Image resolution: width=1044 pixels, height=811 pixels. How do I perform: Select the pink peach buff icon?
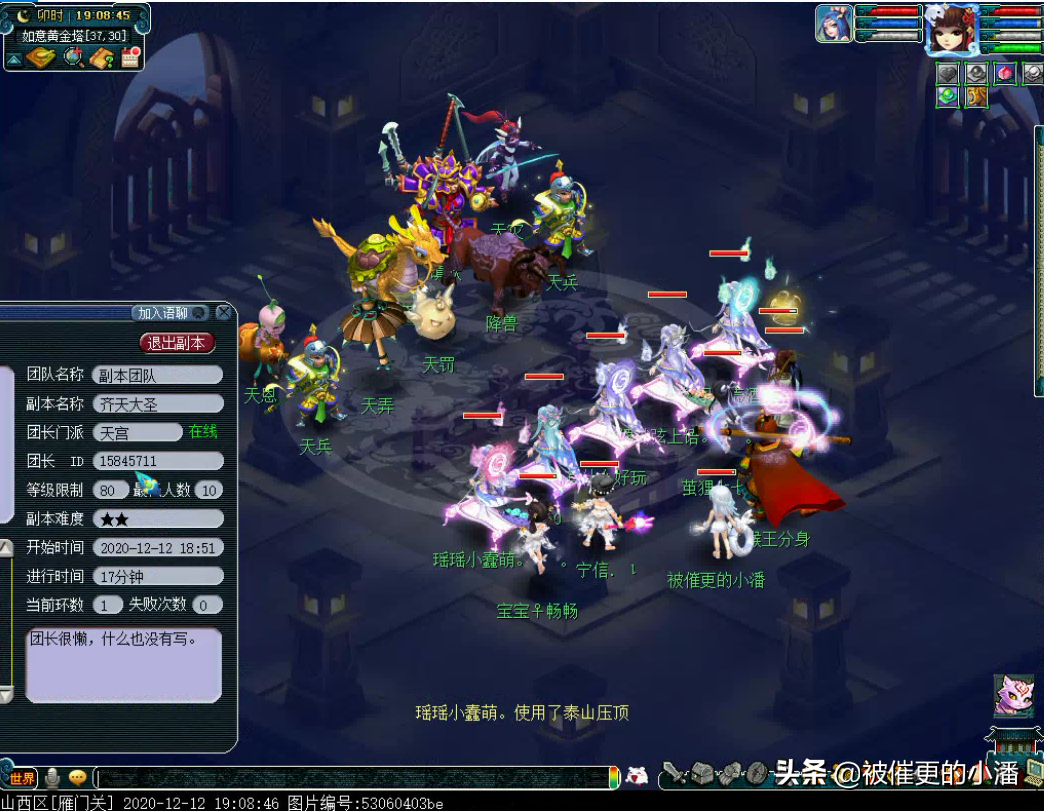coord(1004,73)
